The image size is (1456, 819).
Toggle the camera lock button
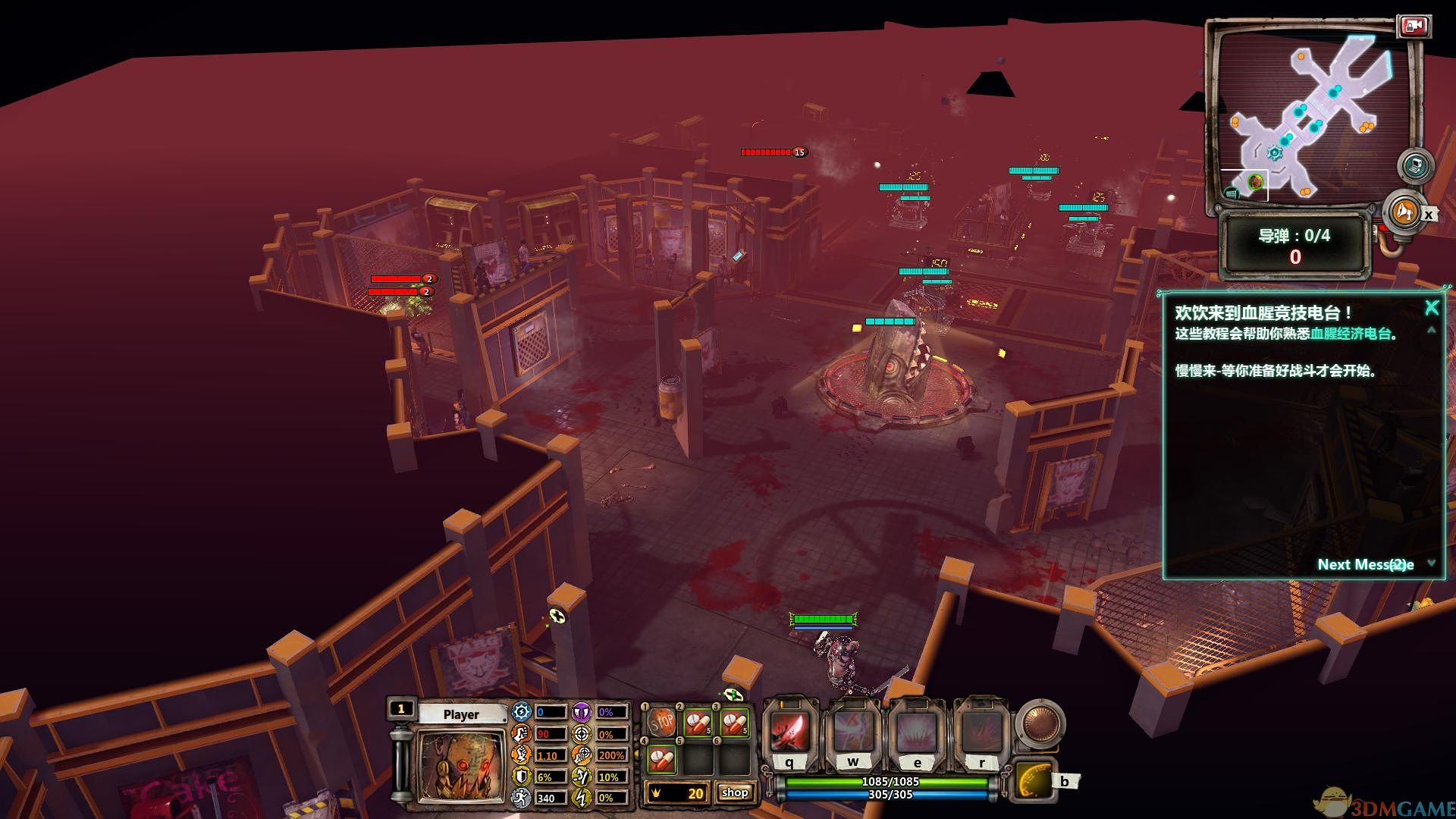[x=1413, y=27]
